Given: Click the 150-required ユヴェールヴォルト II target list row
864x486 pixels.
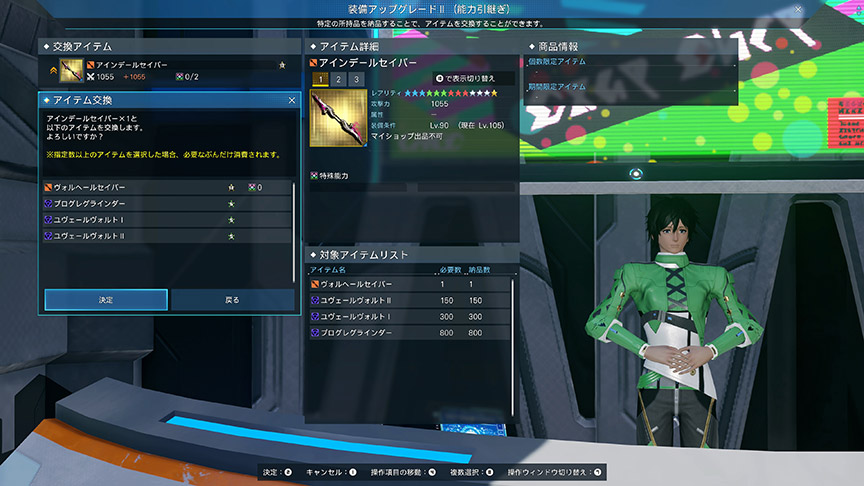Looking at the screenshot, I should [410, 300].
